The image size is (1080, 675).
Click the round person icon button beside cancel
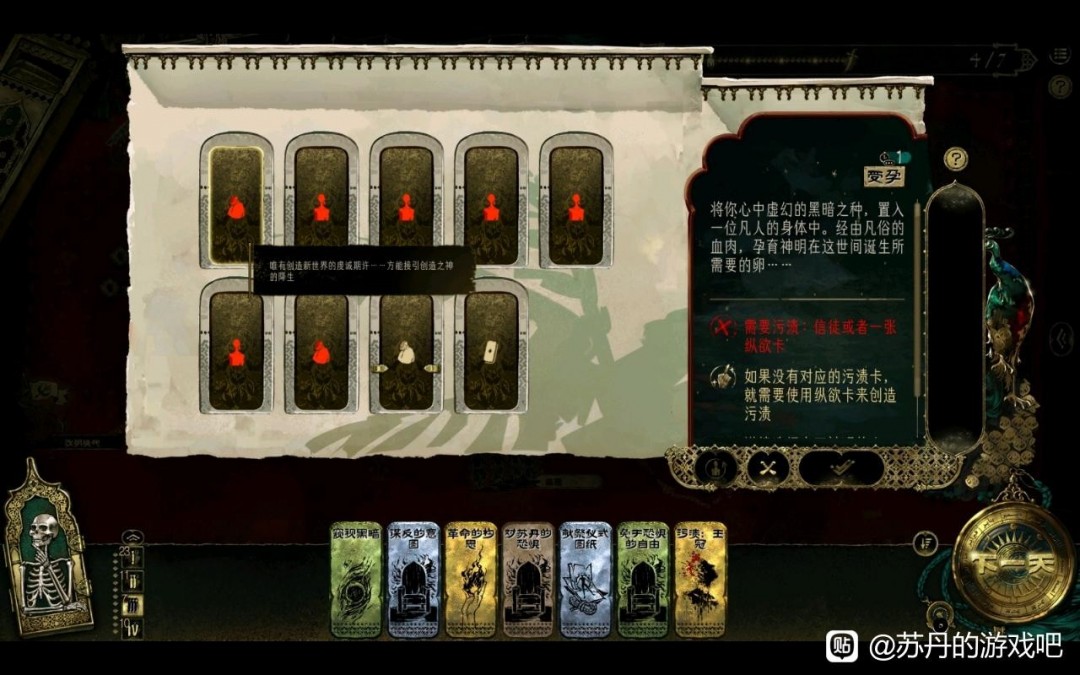click(x=715, y=467)
